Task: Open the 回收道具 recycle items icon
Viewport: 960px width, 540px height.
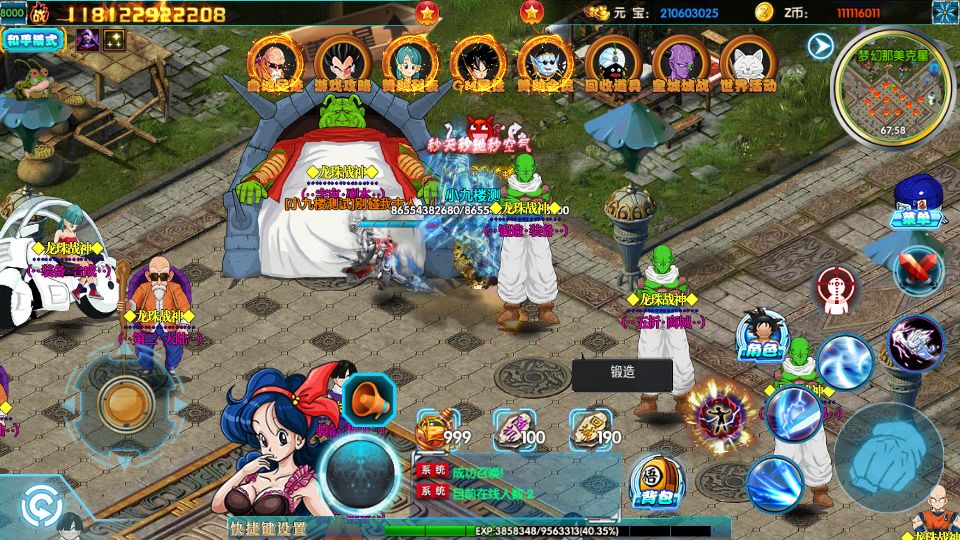Action: (x=613, y=64)
